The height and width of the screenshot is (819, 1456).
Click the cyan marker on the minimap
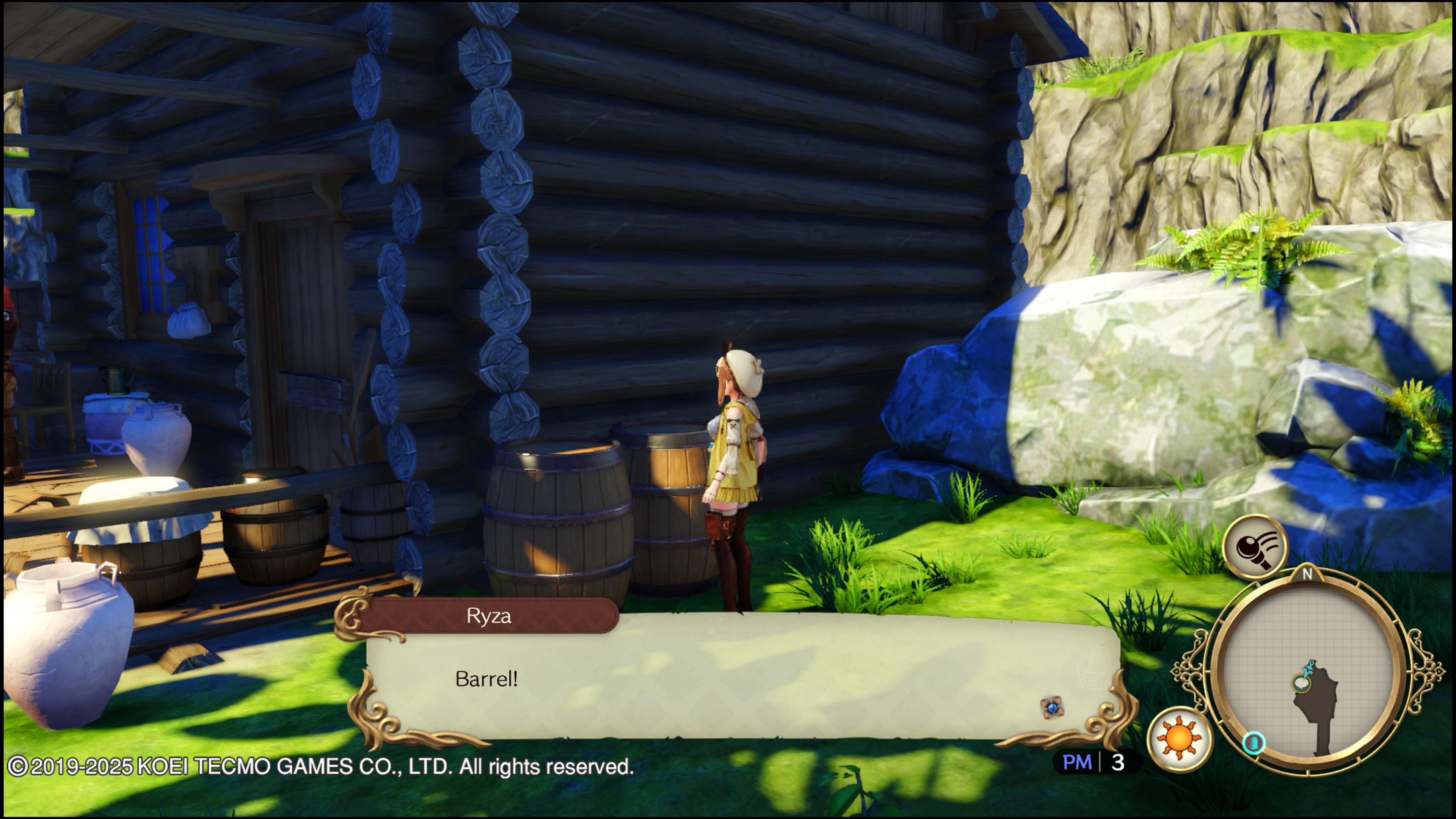(x=1254, y=742)
